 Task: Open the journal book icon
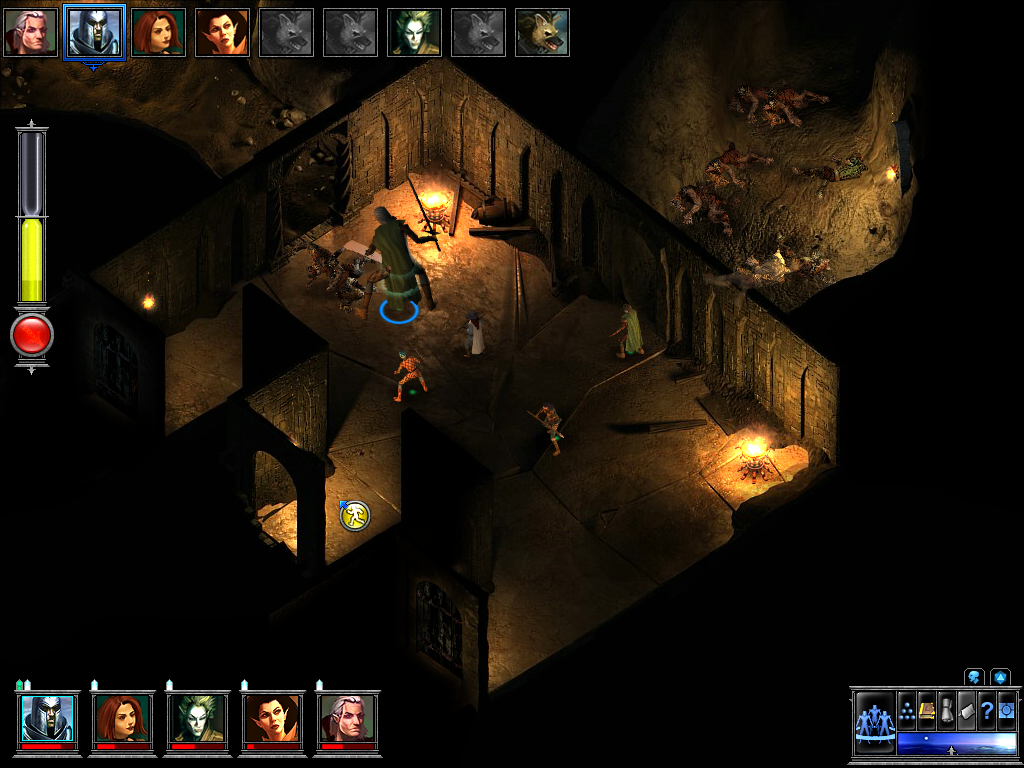tap(927, 710)
